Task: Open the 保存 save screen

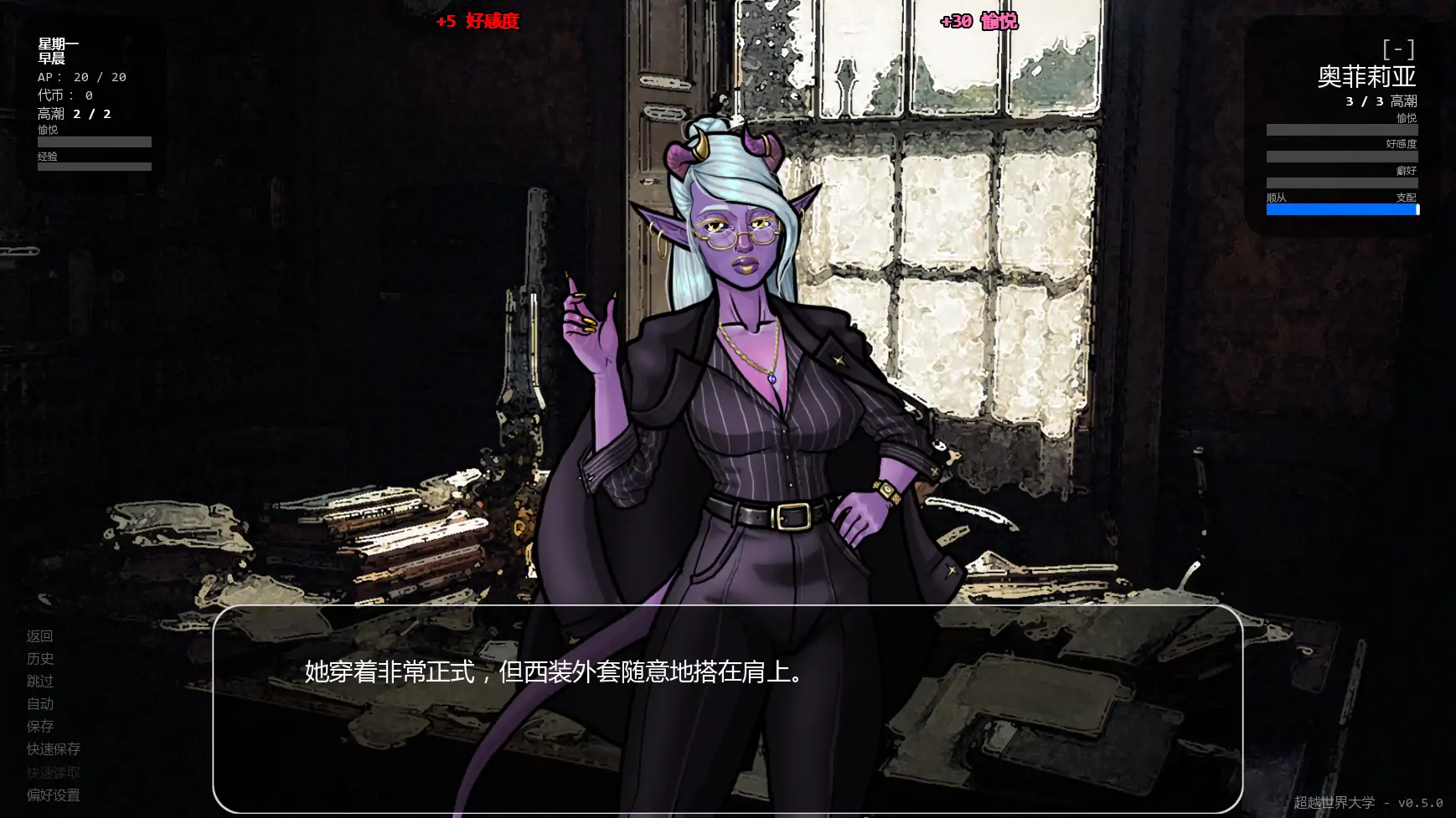Action: point(40,727)
